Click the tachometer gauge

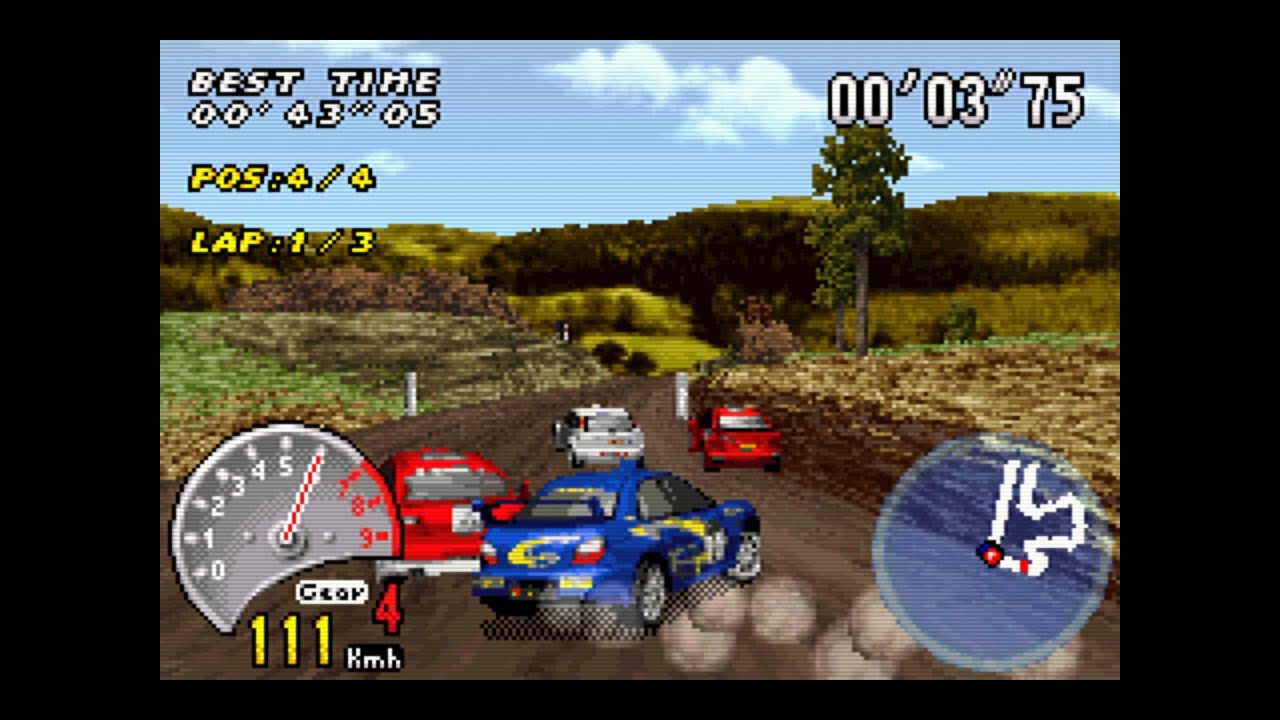(x=285, y=527)
